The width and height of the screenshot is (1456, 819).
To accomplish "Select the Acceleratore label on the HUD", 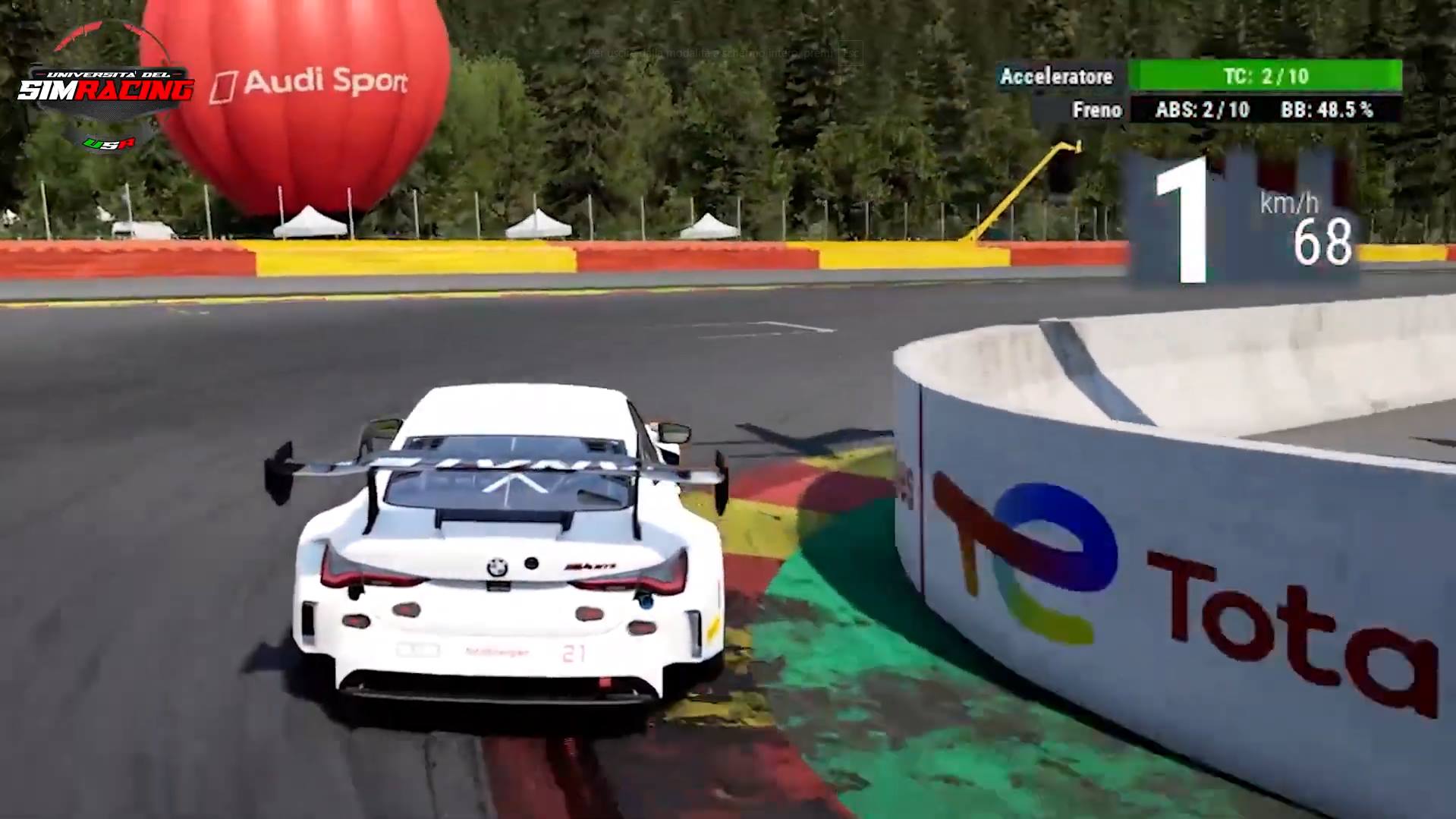I will (x=1057, y=77).
